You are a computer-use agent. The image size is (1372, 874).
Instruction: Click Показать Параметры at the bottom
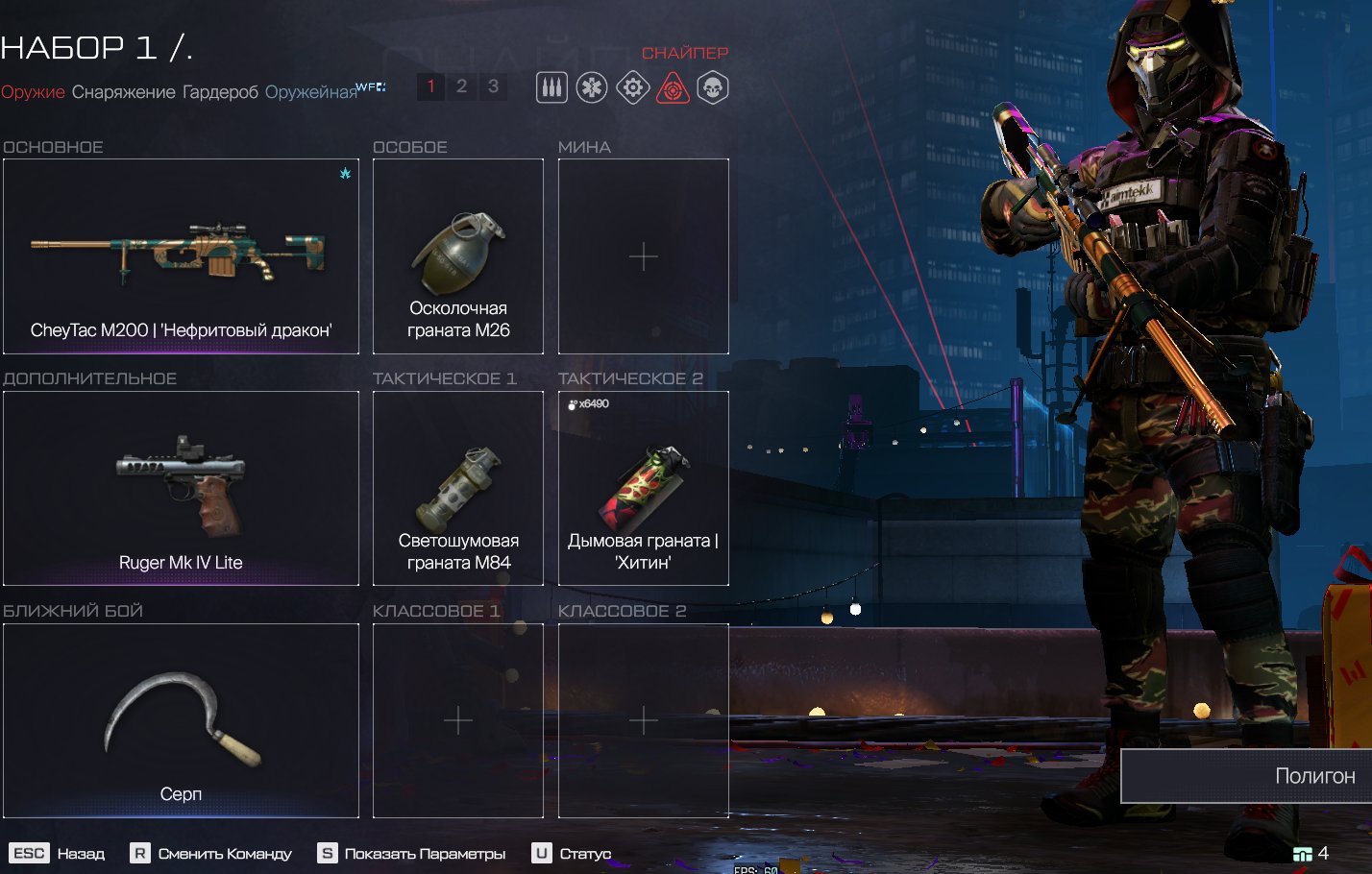[x=414, y=854]
